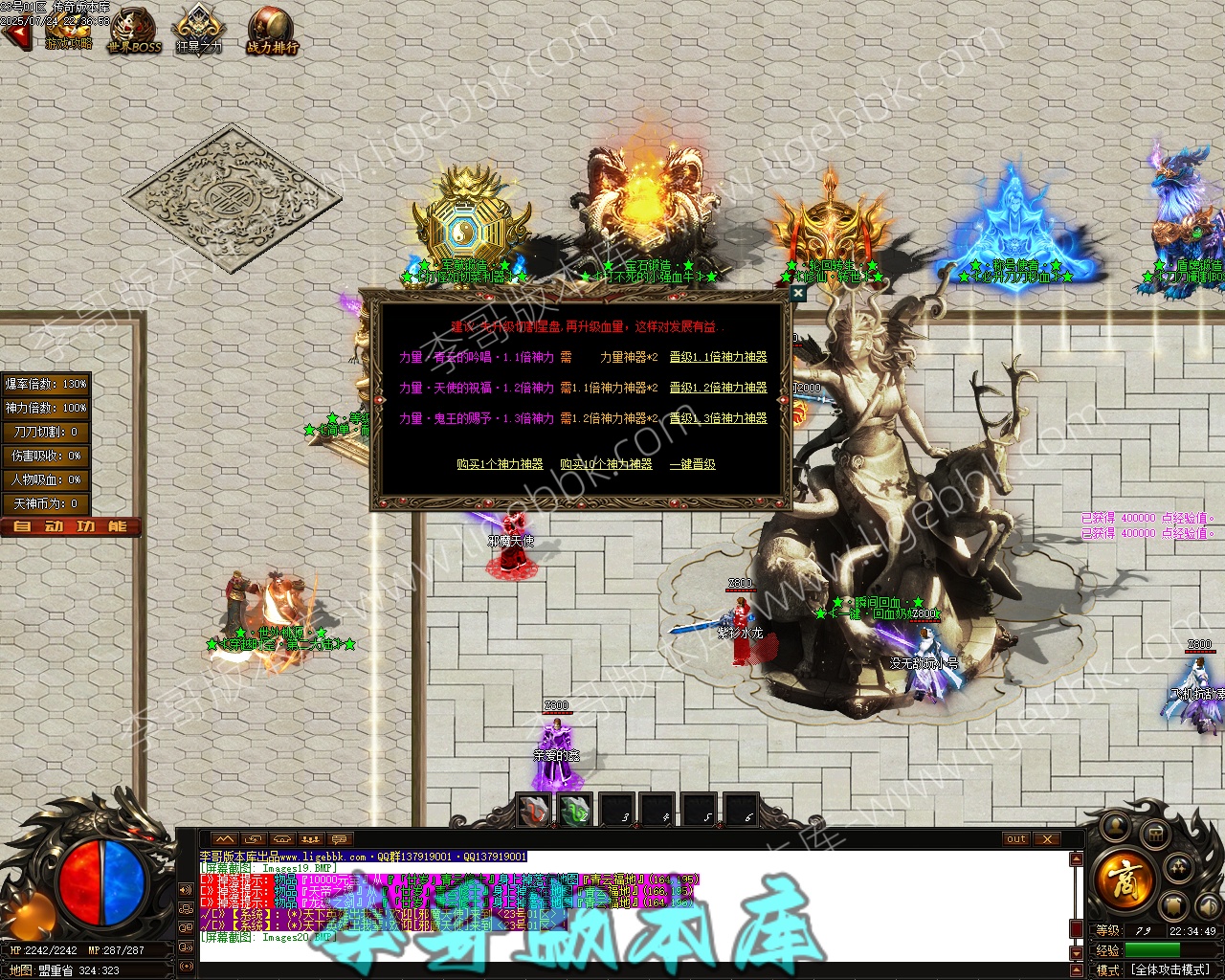This screenshot has height=980, width=1225.
Task: Use the red potion in hotbar slot 1
Action: pyautogui.click(x=534, y=811)
